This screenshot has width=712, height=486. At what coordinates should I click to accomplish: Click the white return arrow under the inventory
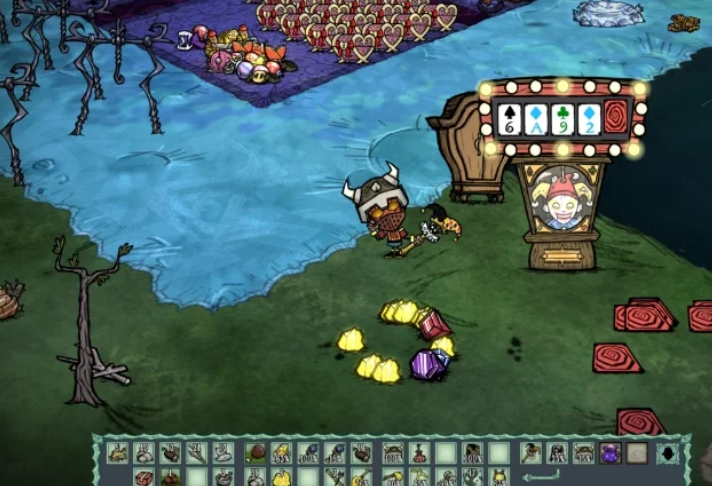(540, 476)
